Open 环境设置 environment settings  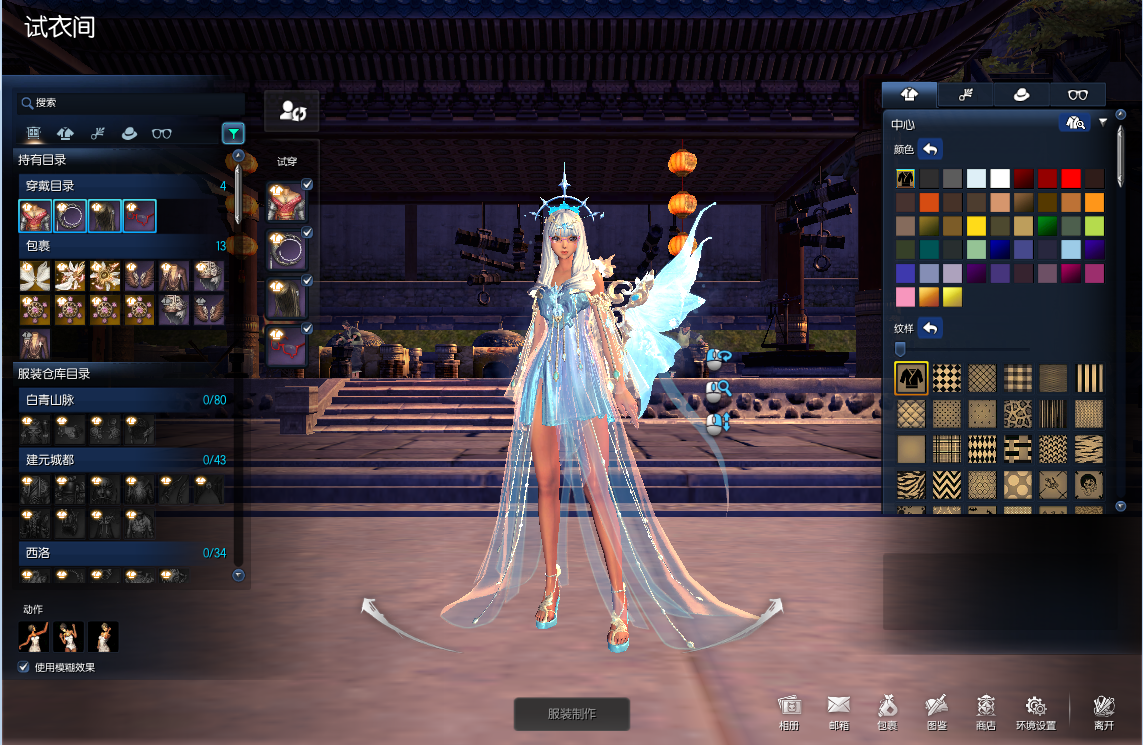tap(1035, 712)
